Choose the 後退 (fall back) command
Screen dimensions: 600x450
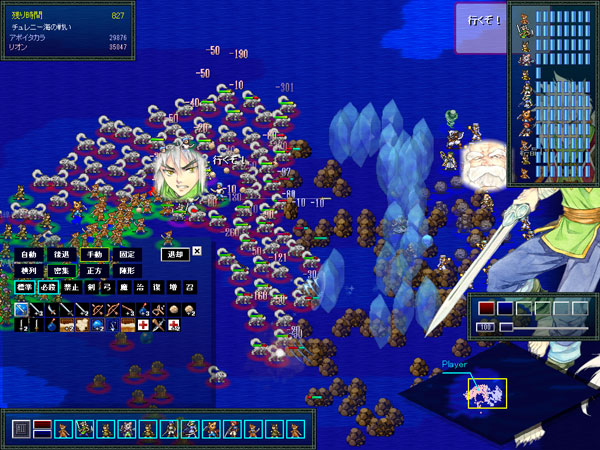(x=61, y=254)
